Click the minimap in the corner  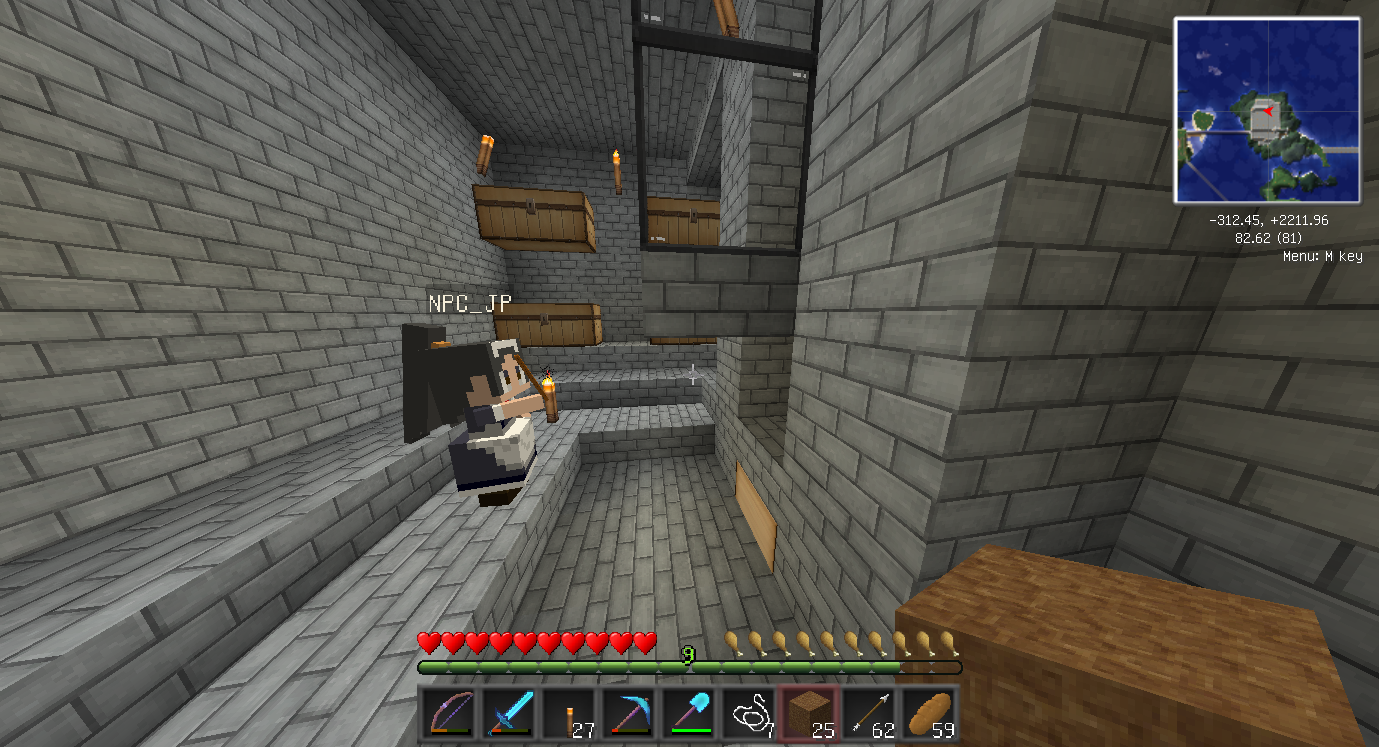[x=1267, y=110]
